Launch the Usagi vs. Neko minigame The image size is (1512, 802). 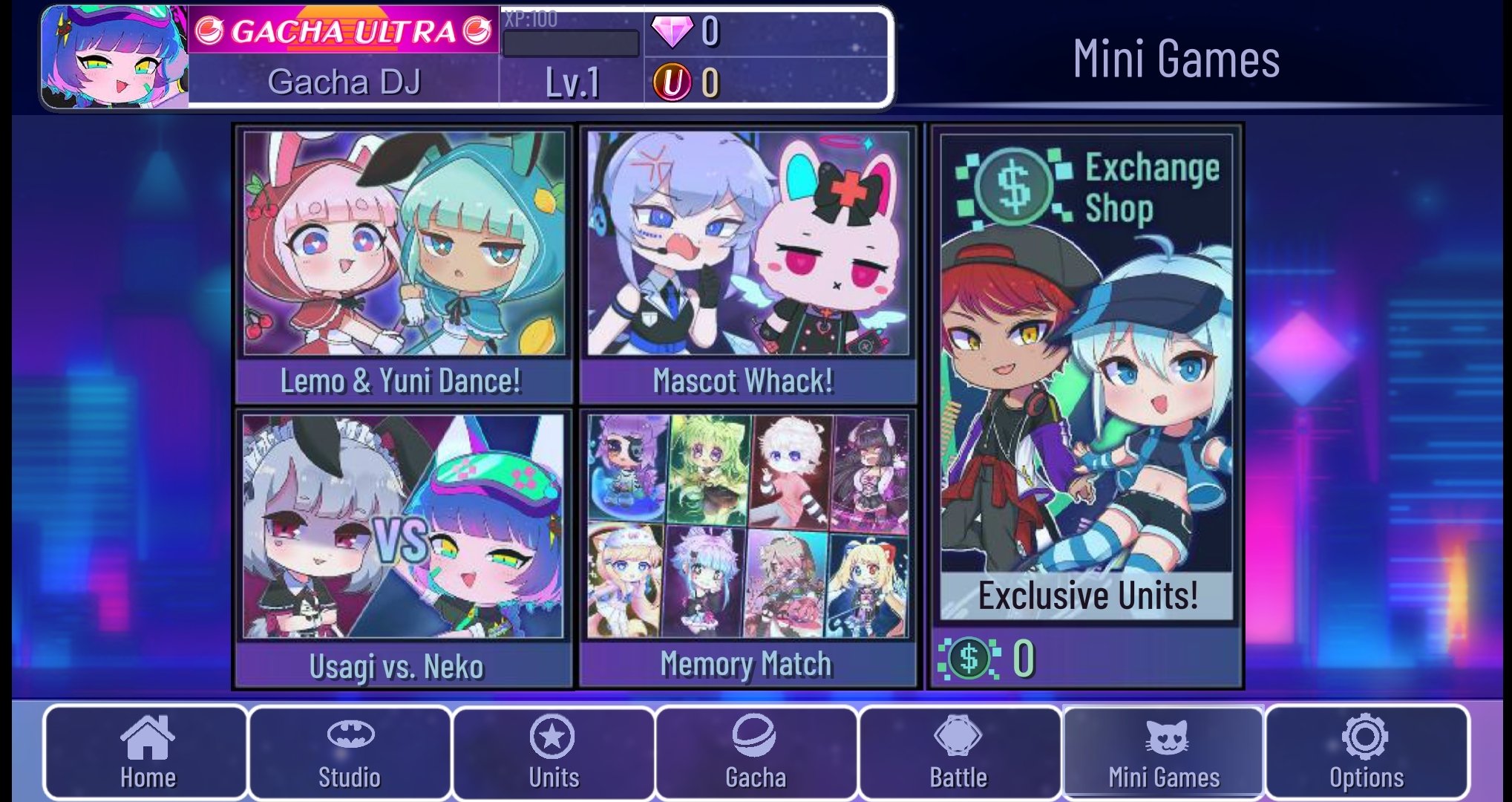point(403,542)
